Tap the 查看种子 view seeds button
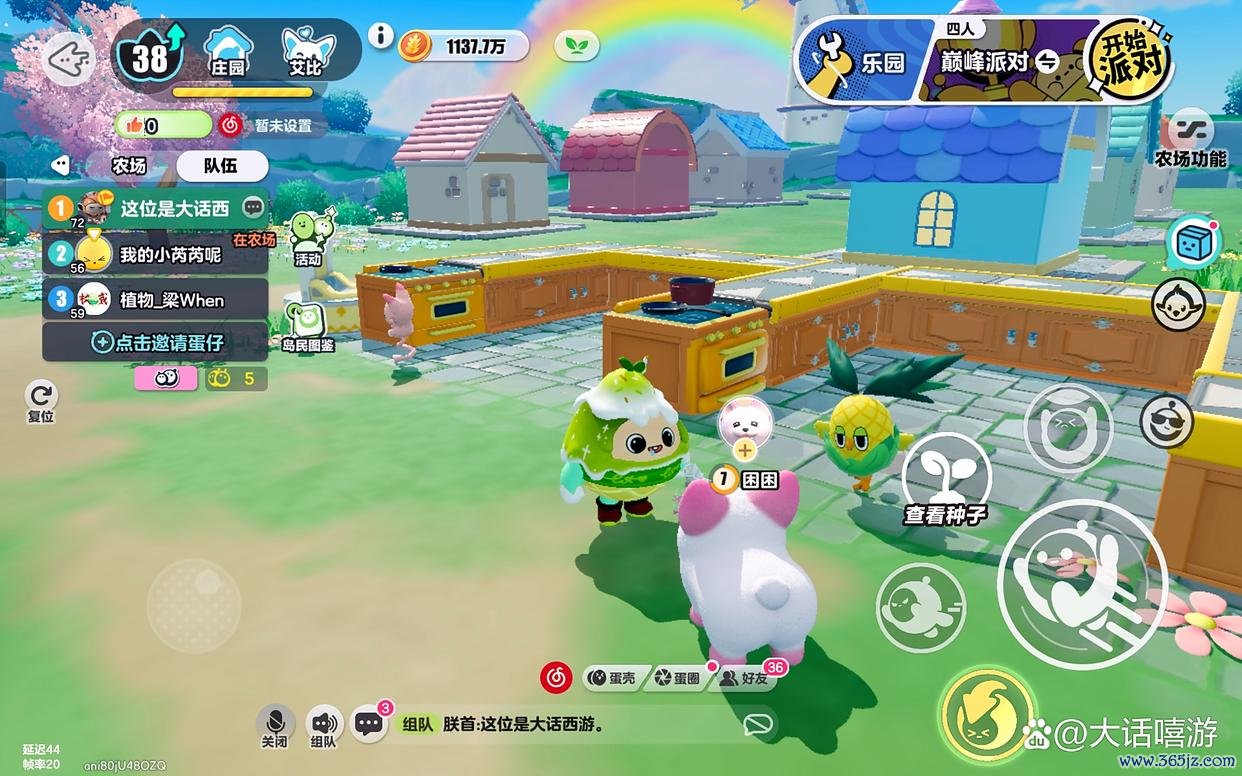Image resolution: width=1242 pixels, height=776 pixels. coord(945,480)
